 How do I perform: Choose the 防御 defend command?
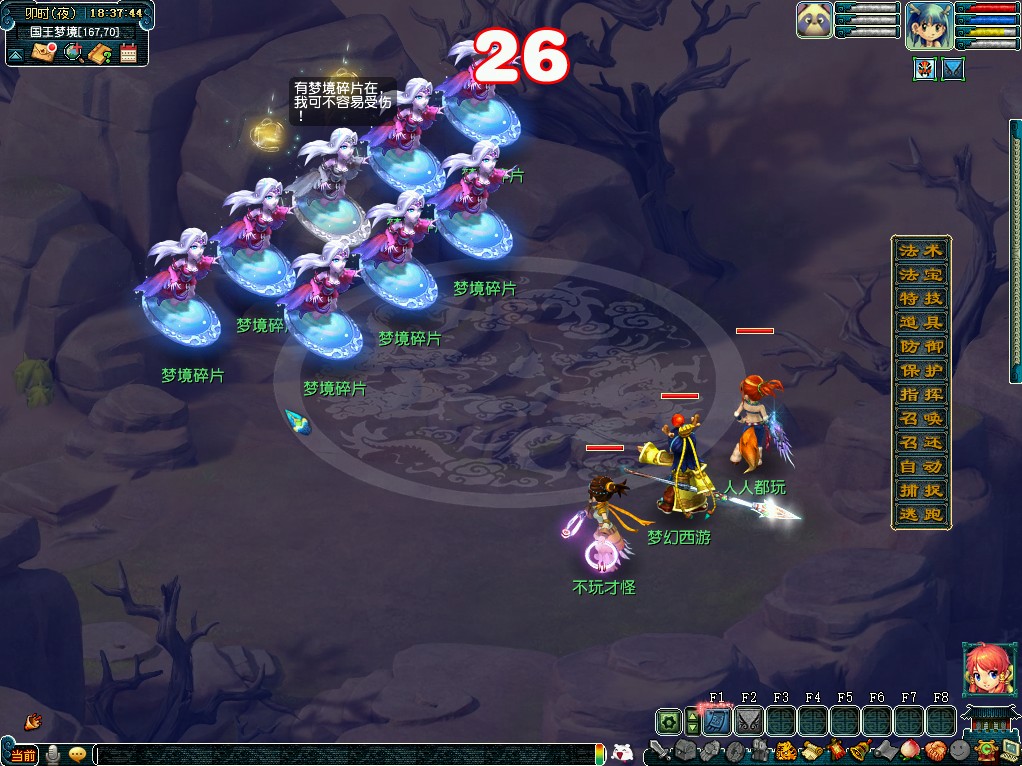click(x=920, y=346)
